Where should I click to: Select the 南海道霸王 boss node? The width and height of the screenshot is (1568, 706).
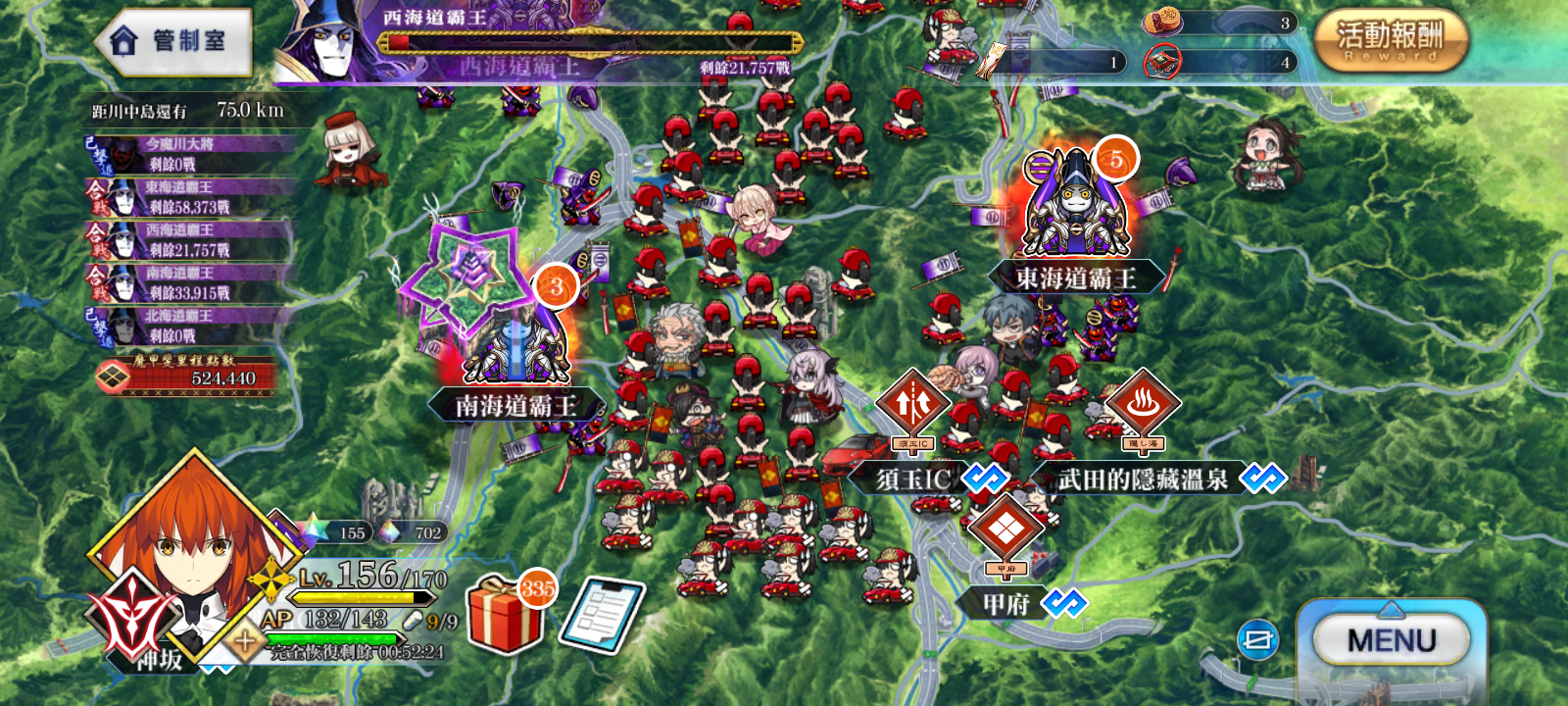[x=514, y=343]
